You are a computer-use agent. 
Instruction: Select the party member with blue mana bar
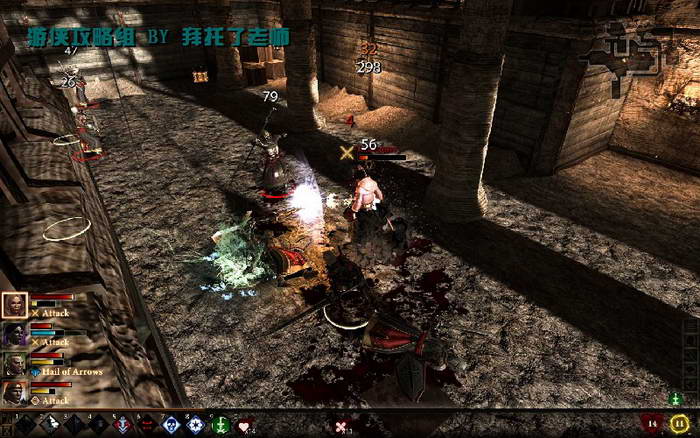(x=15, y=335)
